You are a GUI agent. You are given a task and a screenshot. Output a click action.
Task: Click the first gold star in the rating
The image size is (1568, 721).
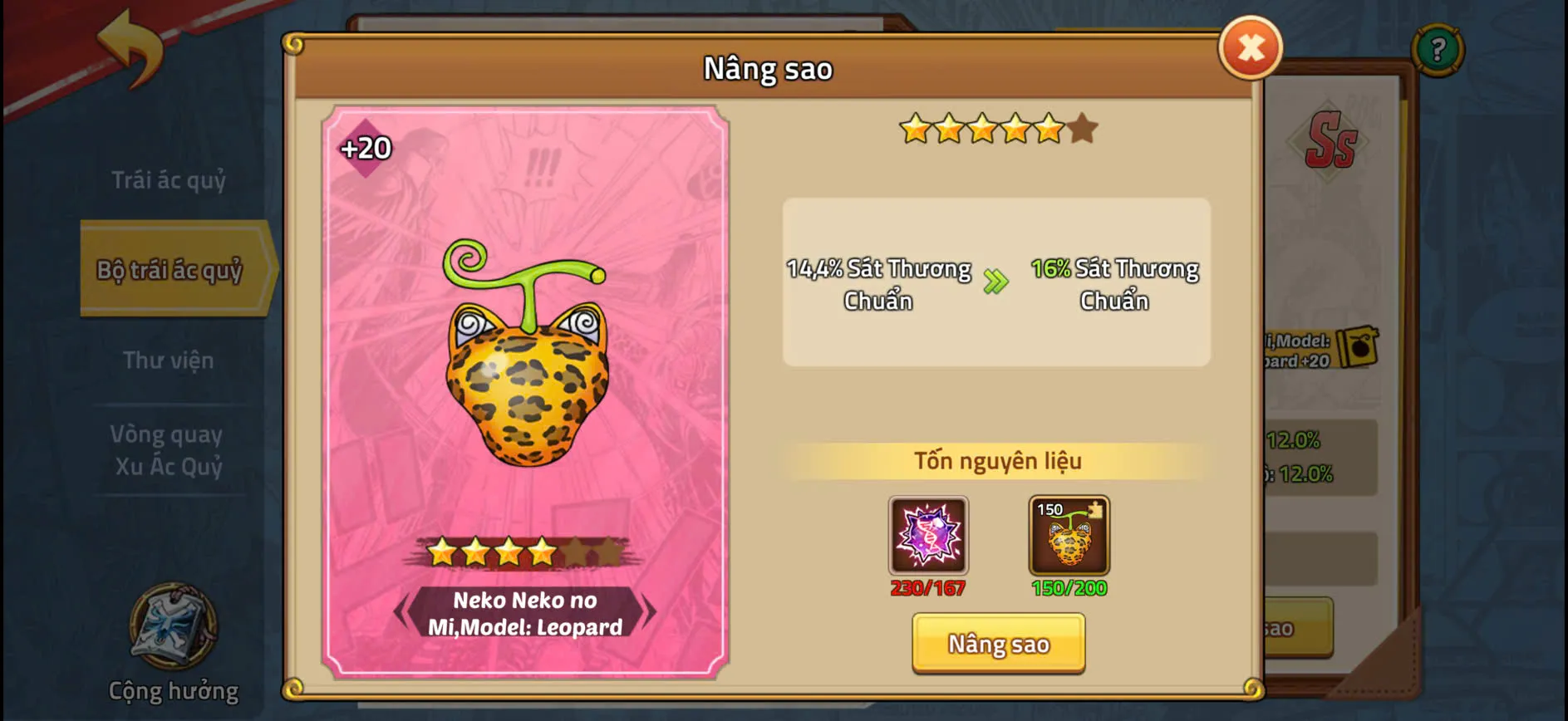(x=916, y=126)
